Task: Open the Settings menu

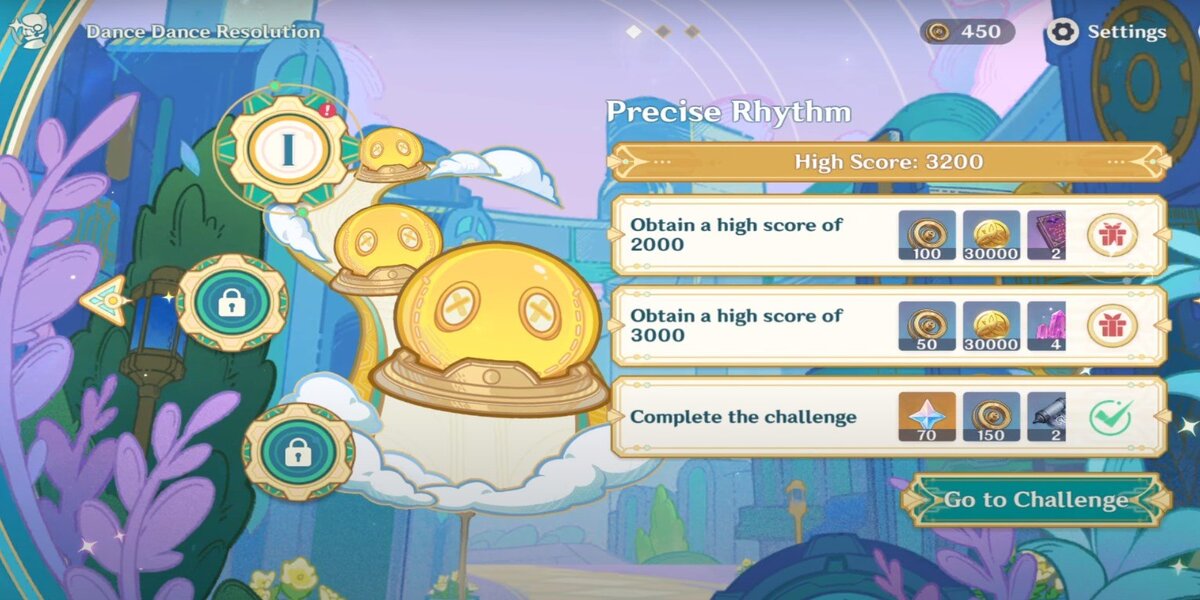Action: 1107,32
